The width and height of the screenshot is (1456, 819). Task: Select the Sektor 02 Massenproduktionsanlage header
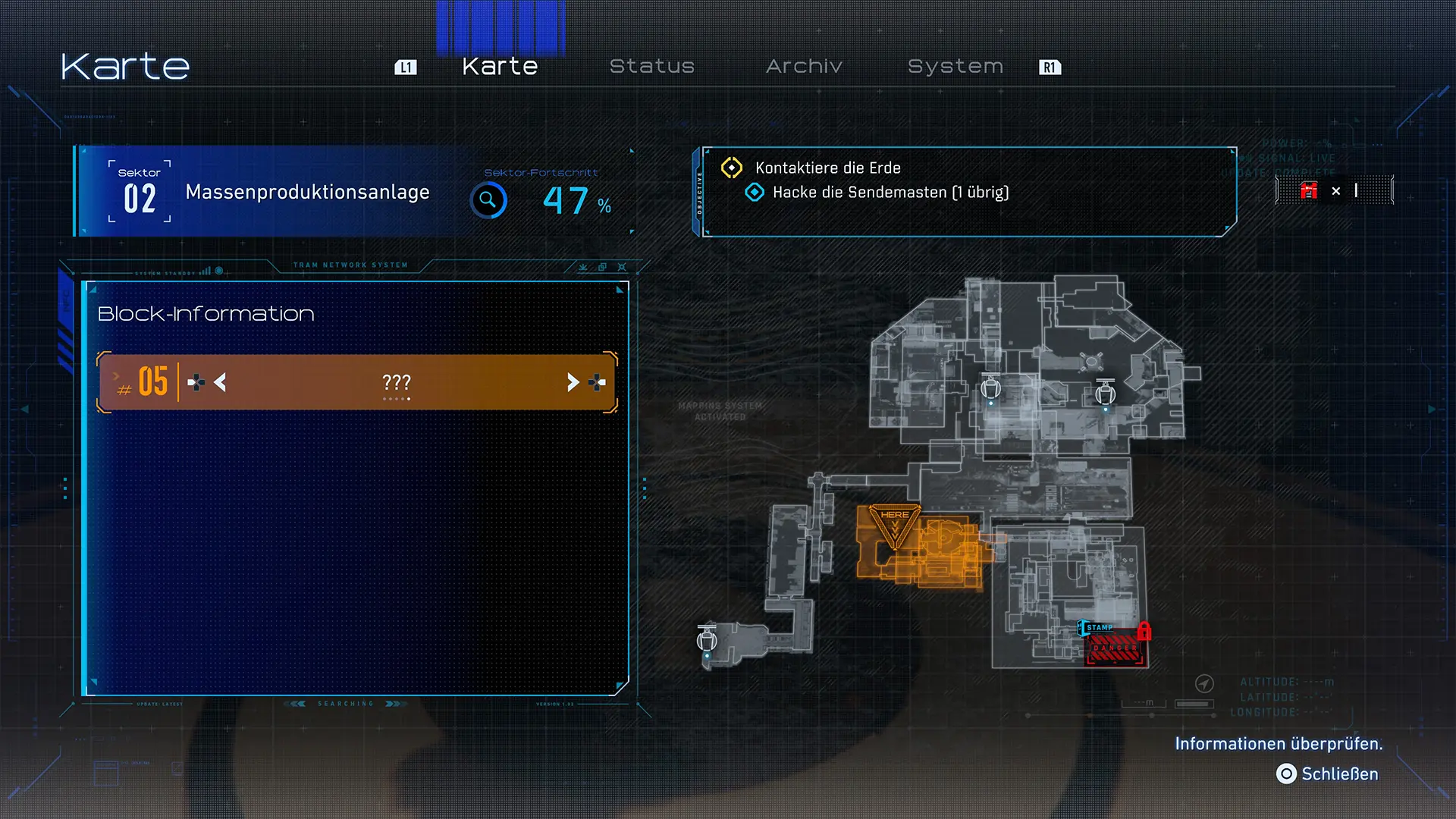pos(306,192)
